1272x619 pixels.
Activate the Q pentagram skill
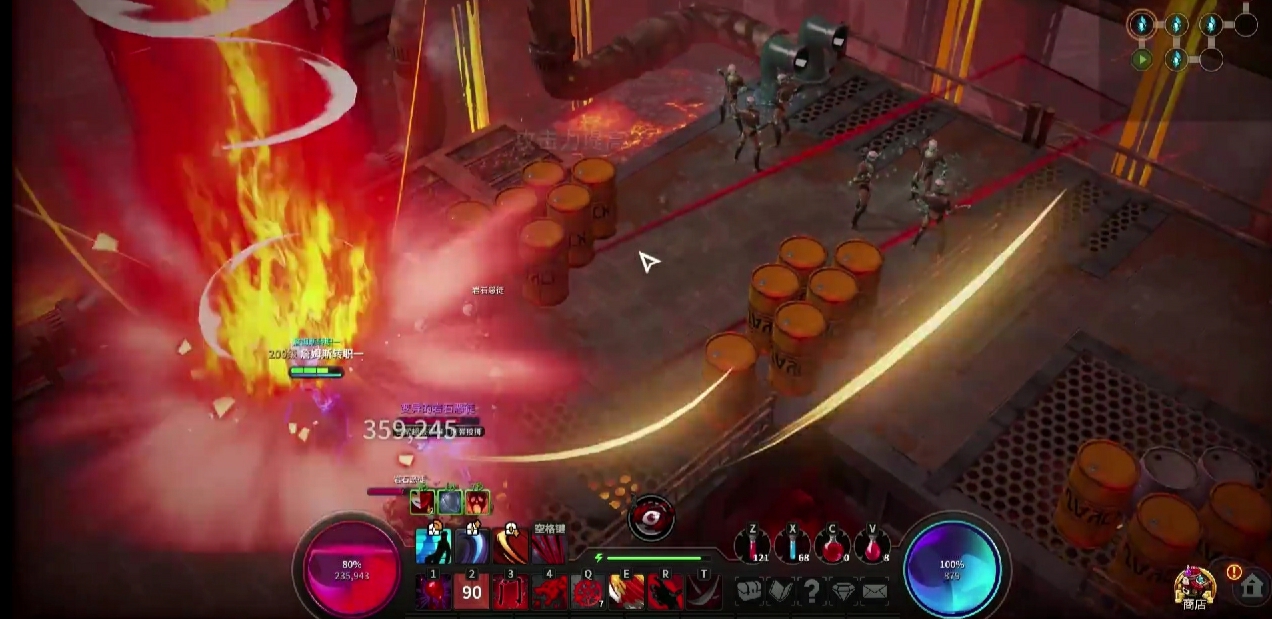[588, 592]
